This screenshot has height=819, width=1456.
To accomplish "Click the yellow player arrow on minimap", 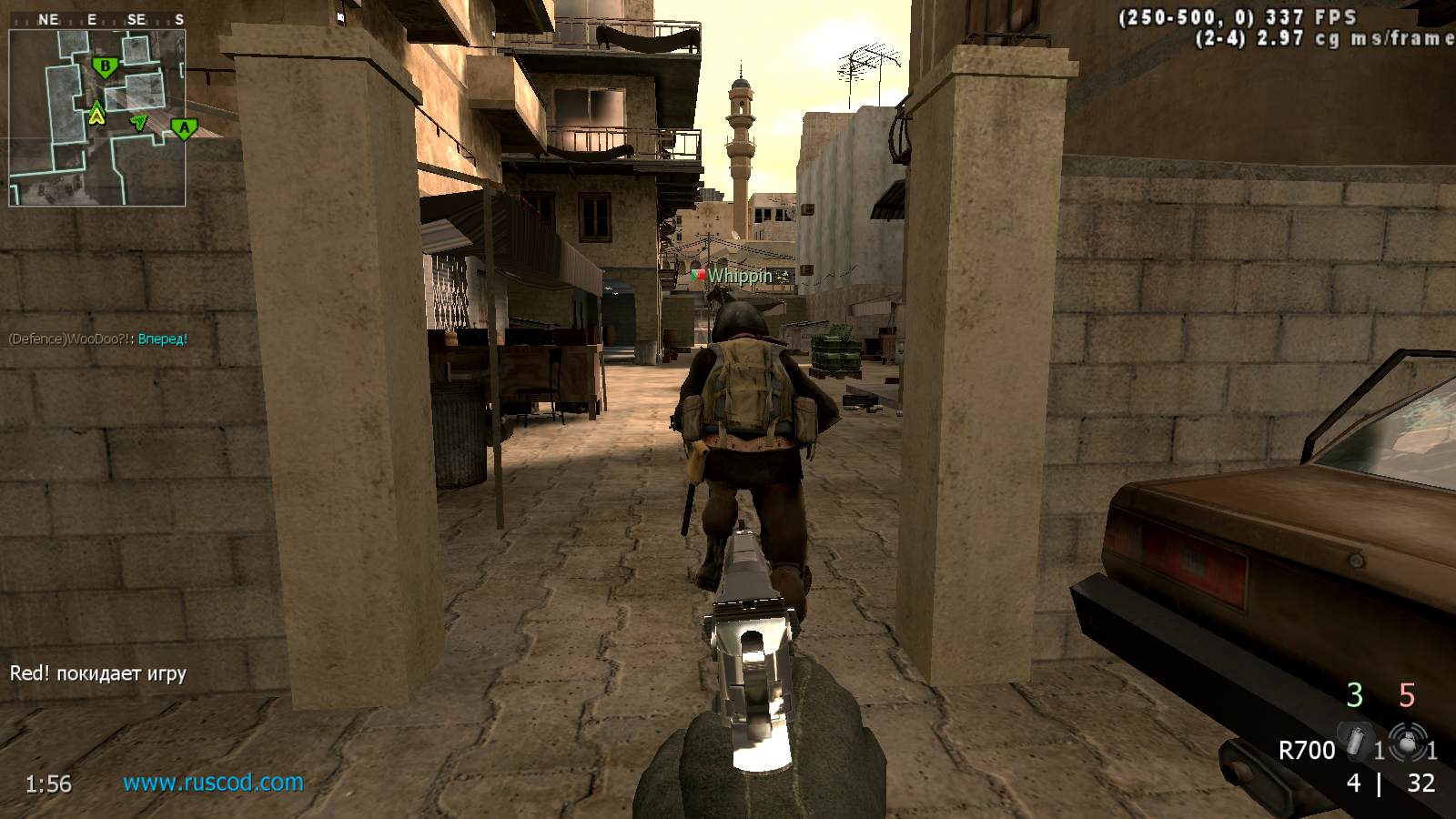I will coord(96,114).
